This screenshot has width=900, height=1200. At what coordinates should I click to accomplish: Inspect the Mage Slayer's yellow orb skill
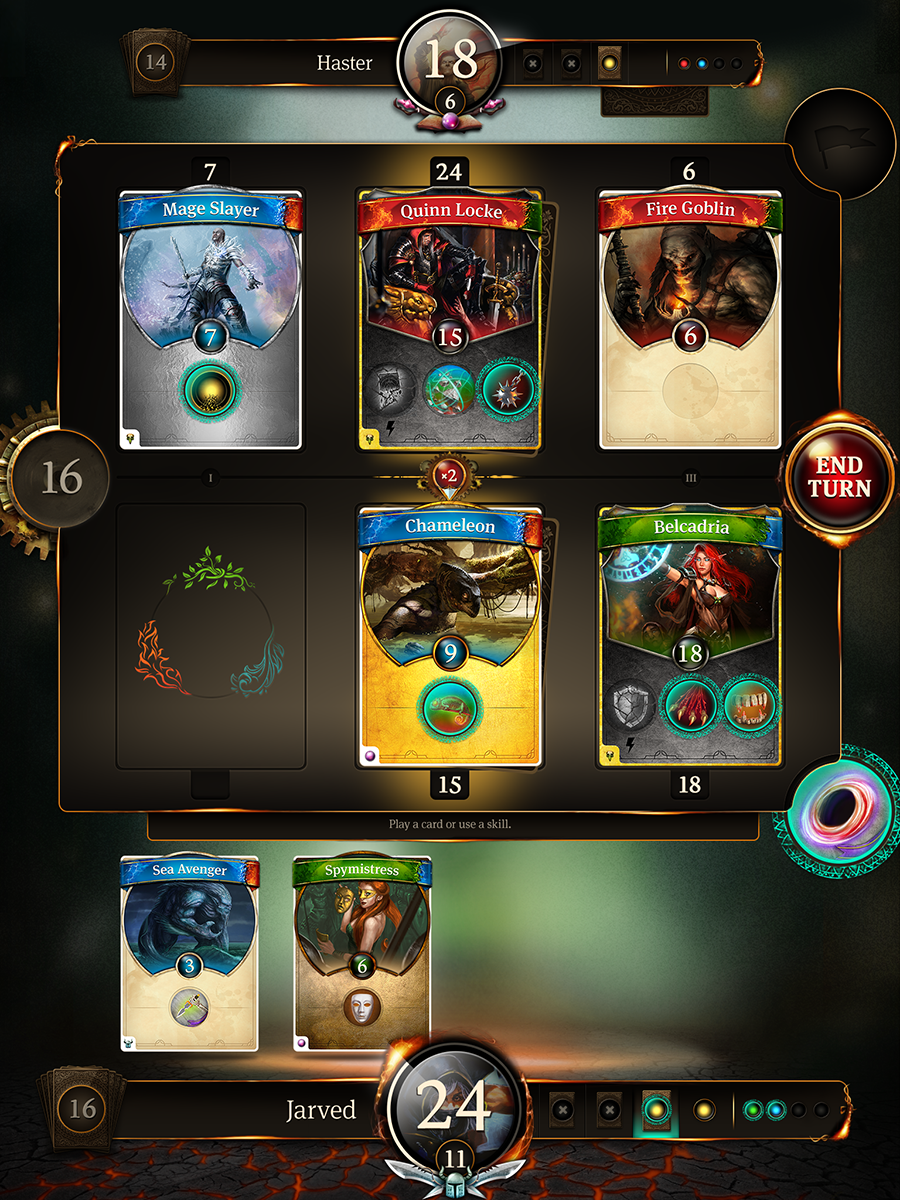[210, 394]
